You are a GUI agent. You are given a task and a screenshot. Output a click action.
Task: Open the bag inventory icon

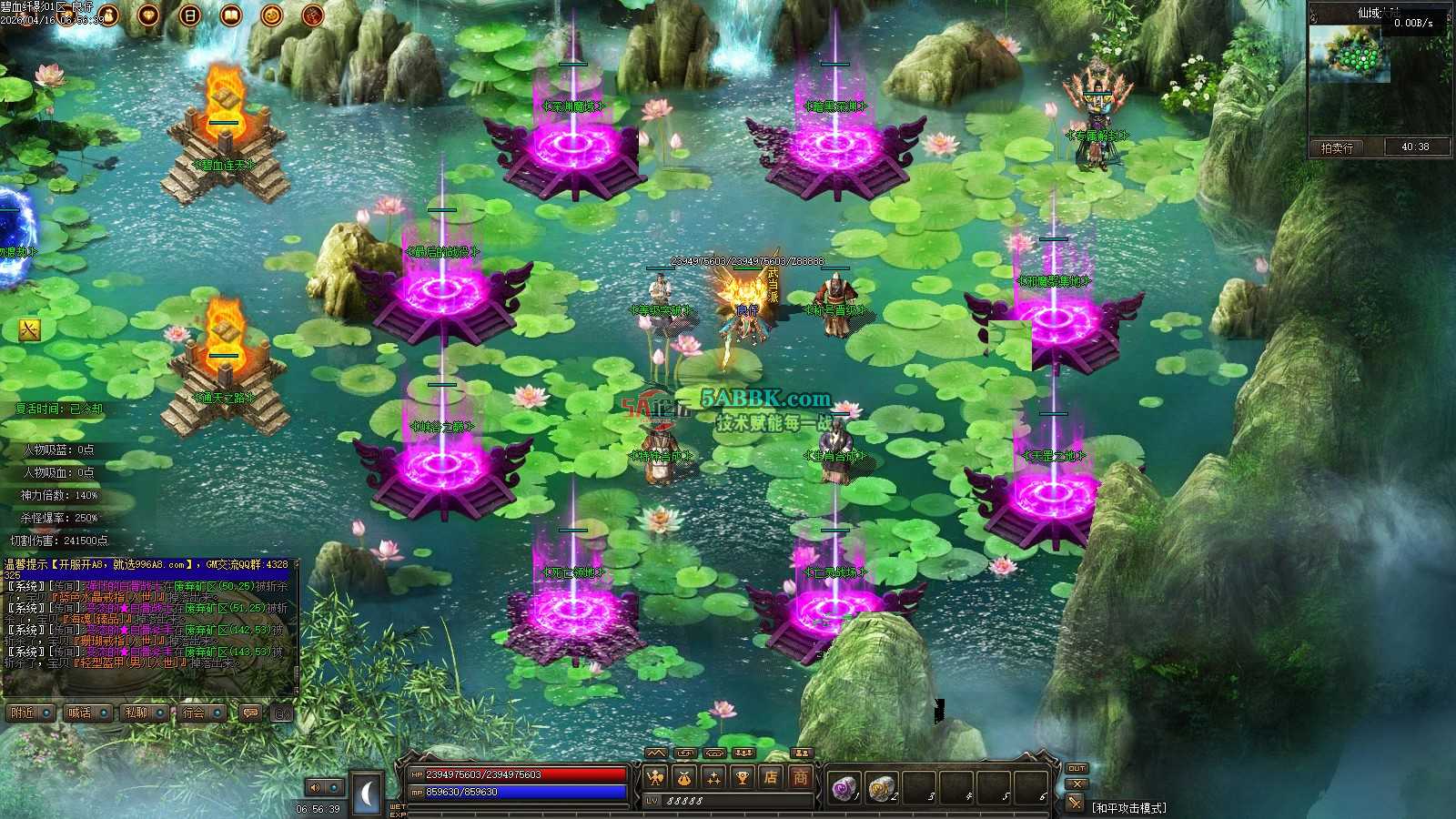click(684, 777)
